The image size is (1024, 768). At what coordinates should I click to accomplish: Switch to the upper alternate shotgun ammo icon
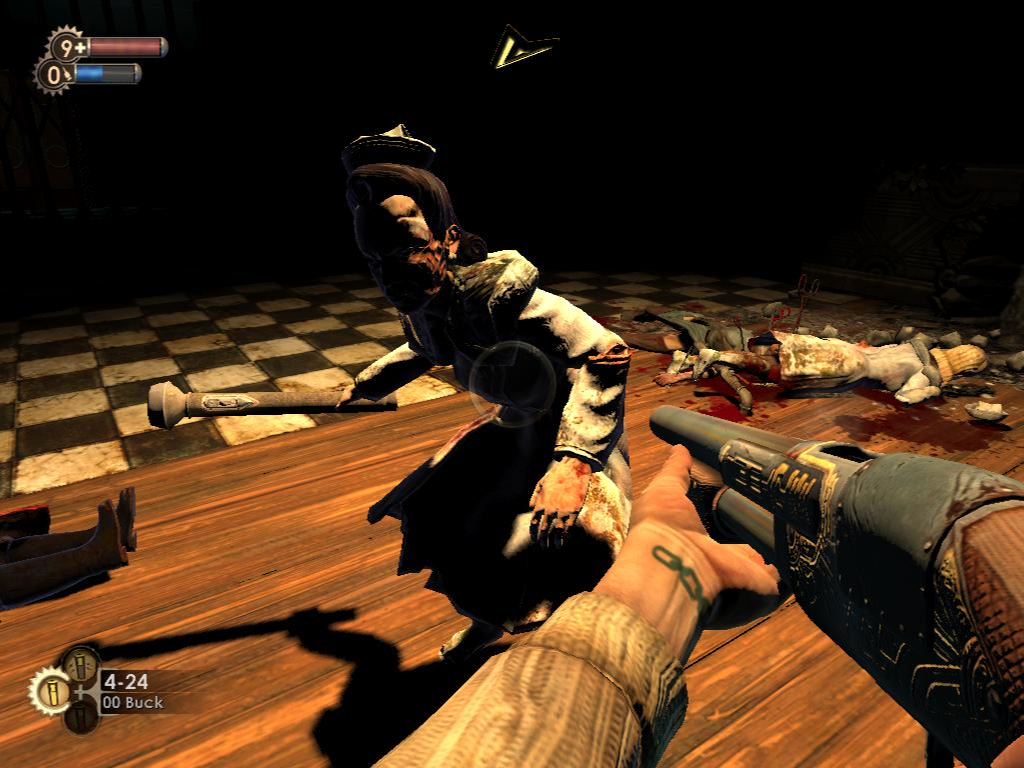[x=82, y=664]
